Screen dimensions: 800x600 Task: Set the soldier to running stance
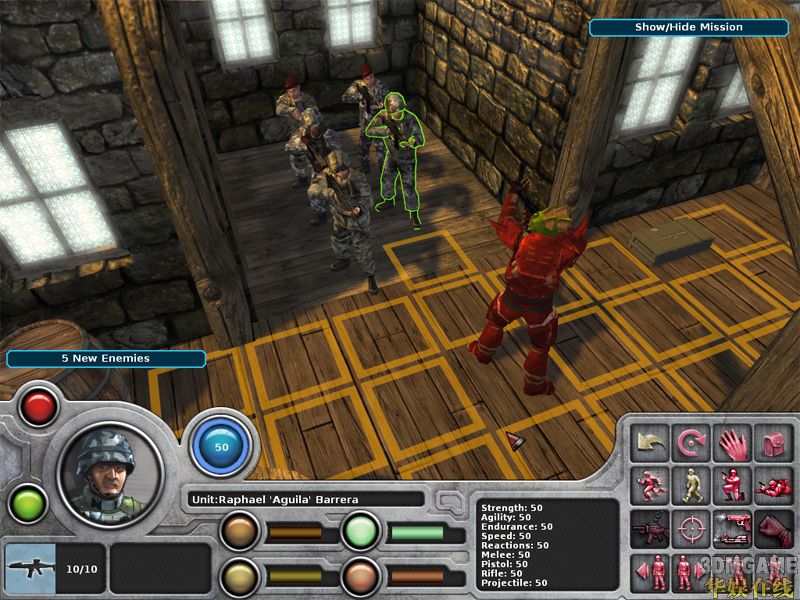click(x=650, y=485)
